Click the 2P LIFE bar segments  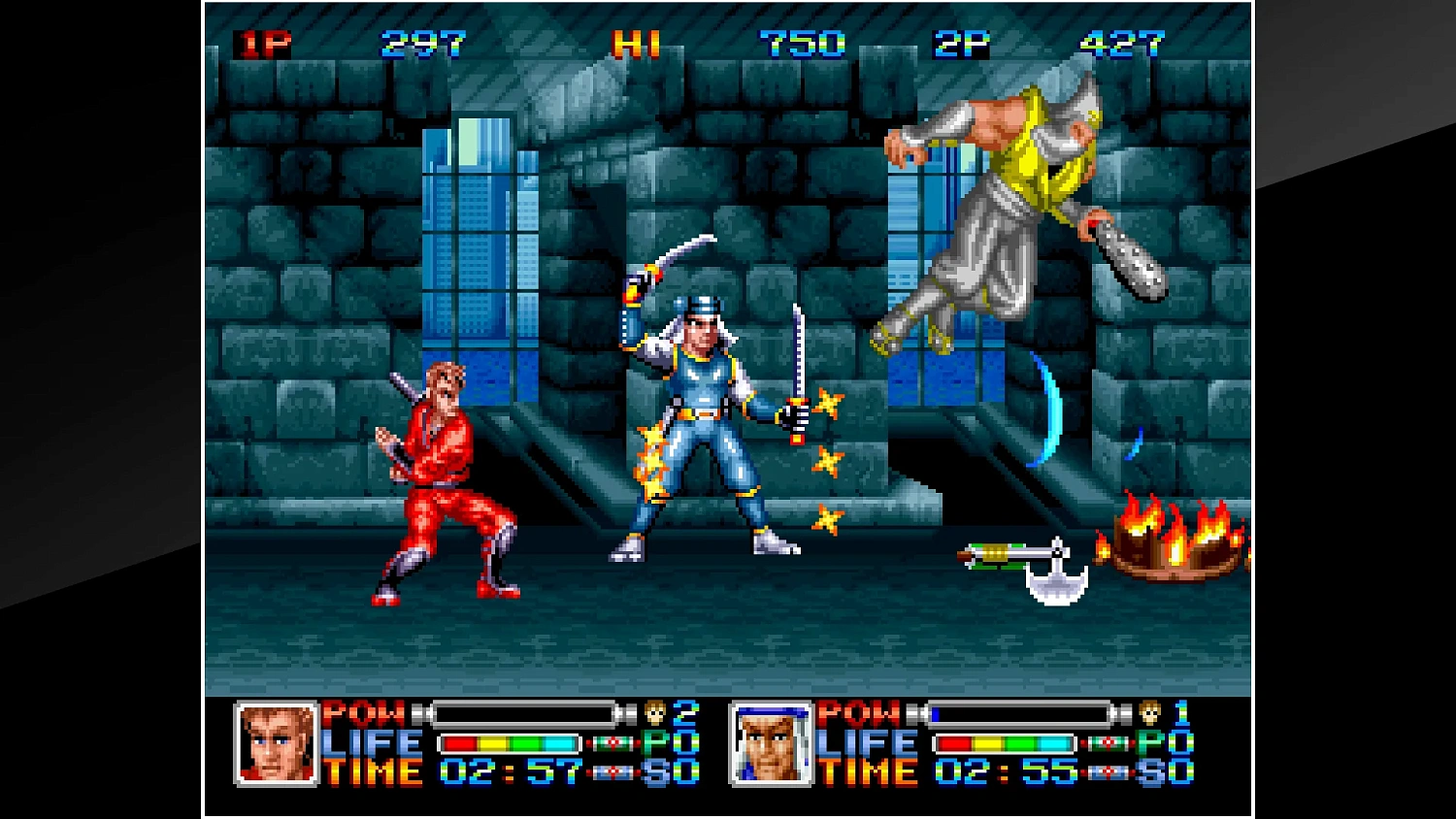pos(1005,742)
